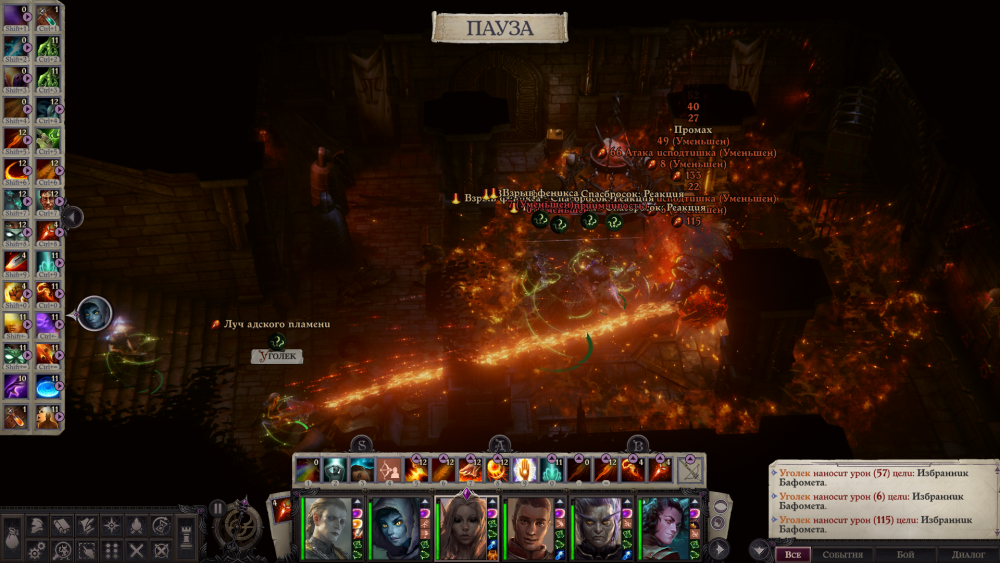This screenshot has height=563, width=1000.
Task: Switch to the Диалог log tab
Action: 969,554
